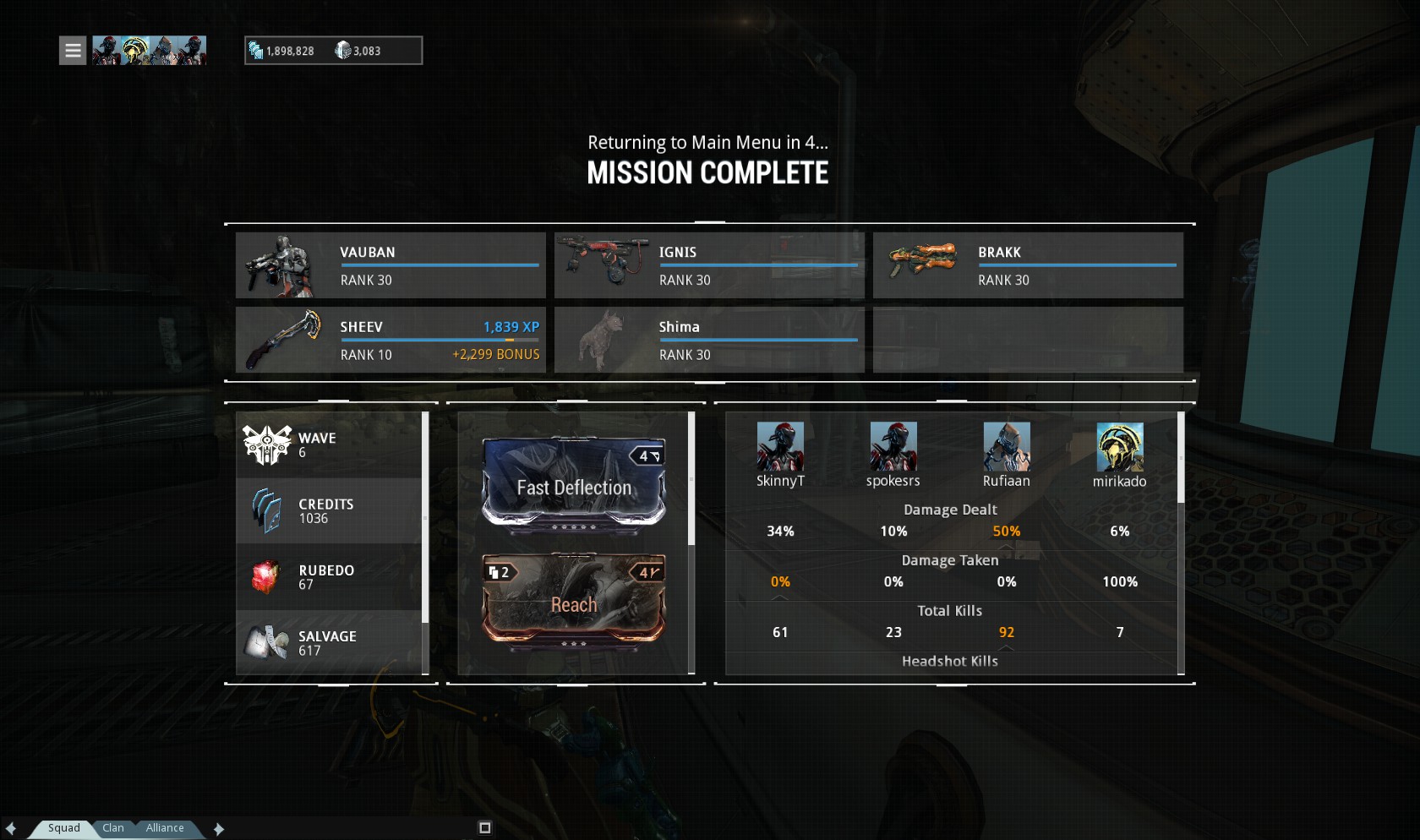Switch to the Clan chat tab
The height and width of the screenshot is (840, 1420).
113,828
